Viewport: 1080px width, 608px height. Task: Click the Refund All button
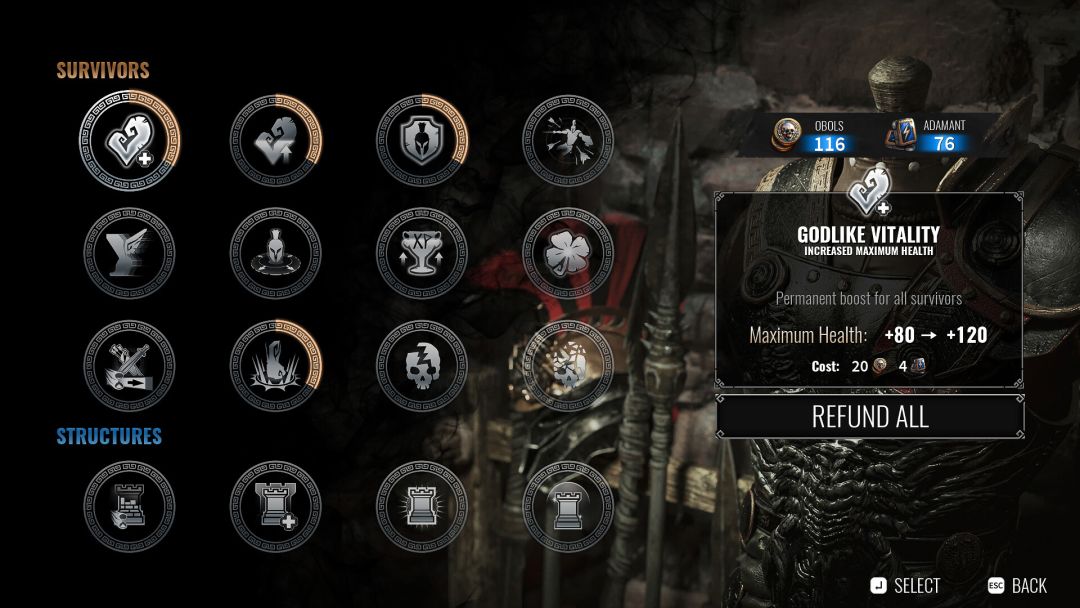[x=870, y=416]
